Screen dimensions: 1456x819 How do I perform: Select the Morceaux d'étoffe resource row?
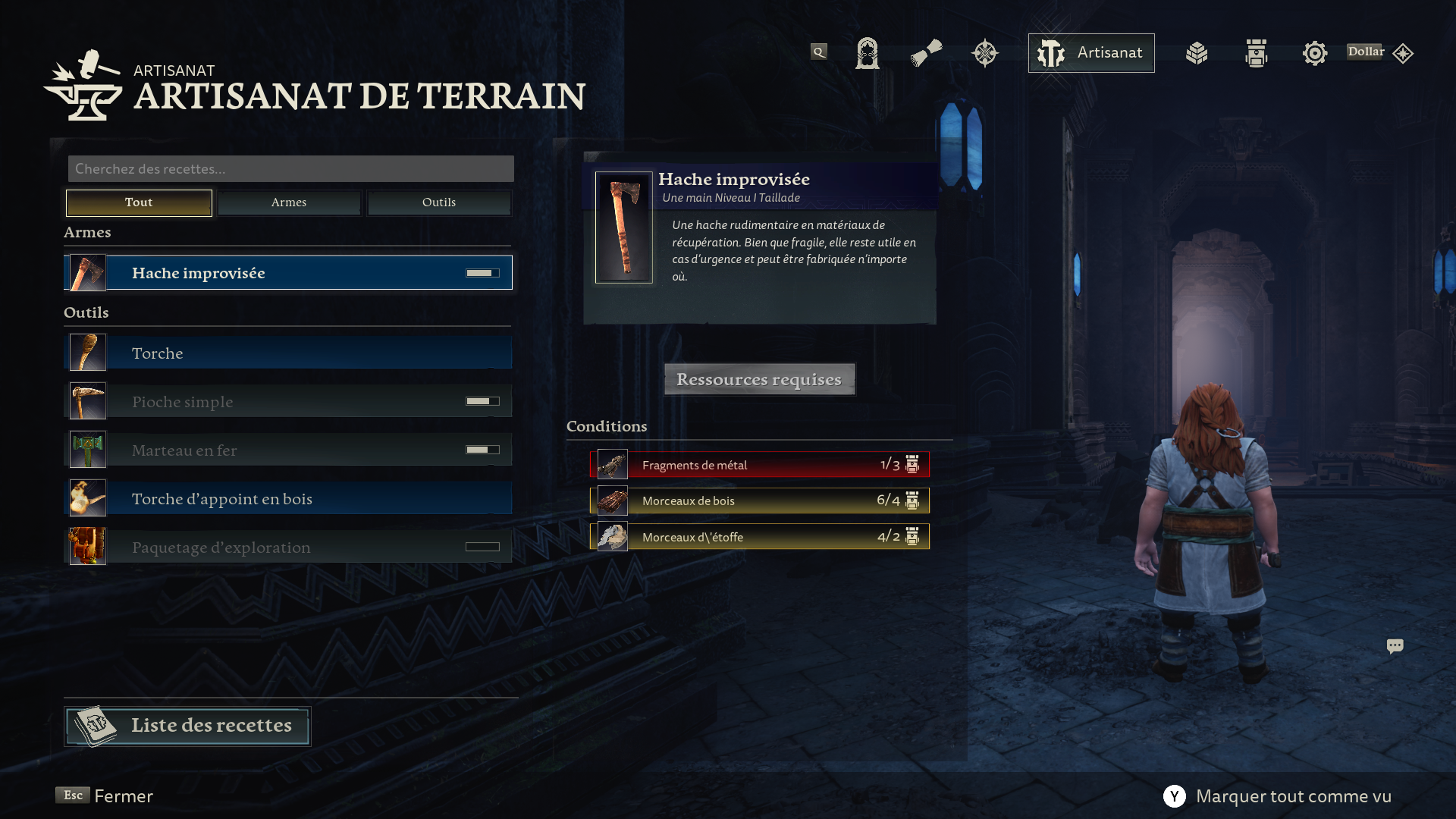click(x=759, y=537)
